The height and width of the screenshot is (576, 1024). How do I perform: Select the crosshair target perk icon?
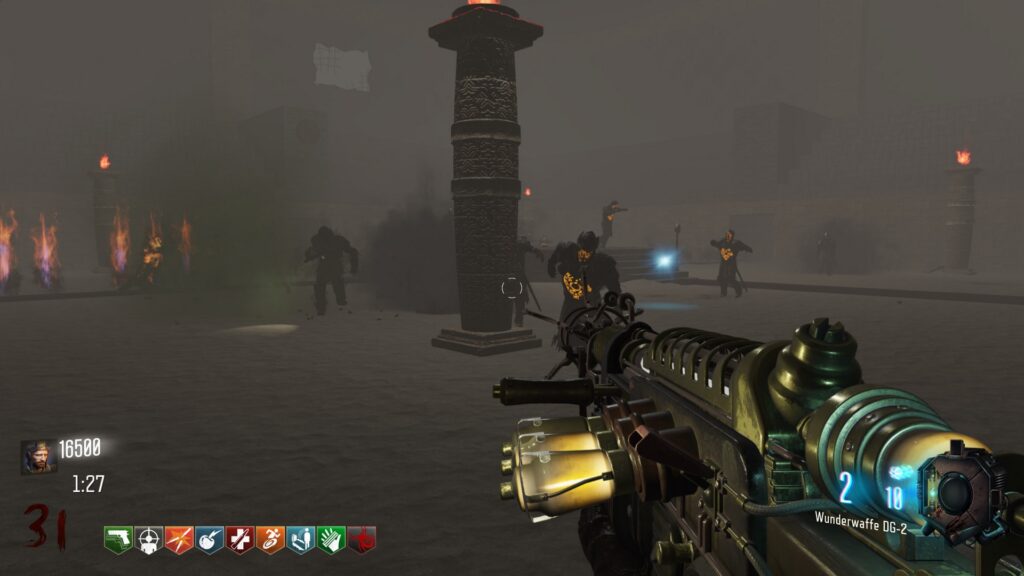point(149,540)
